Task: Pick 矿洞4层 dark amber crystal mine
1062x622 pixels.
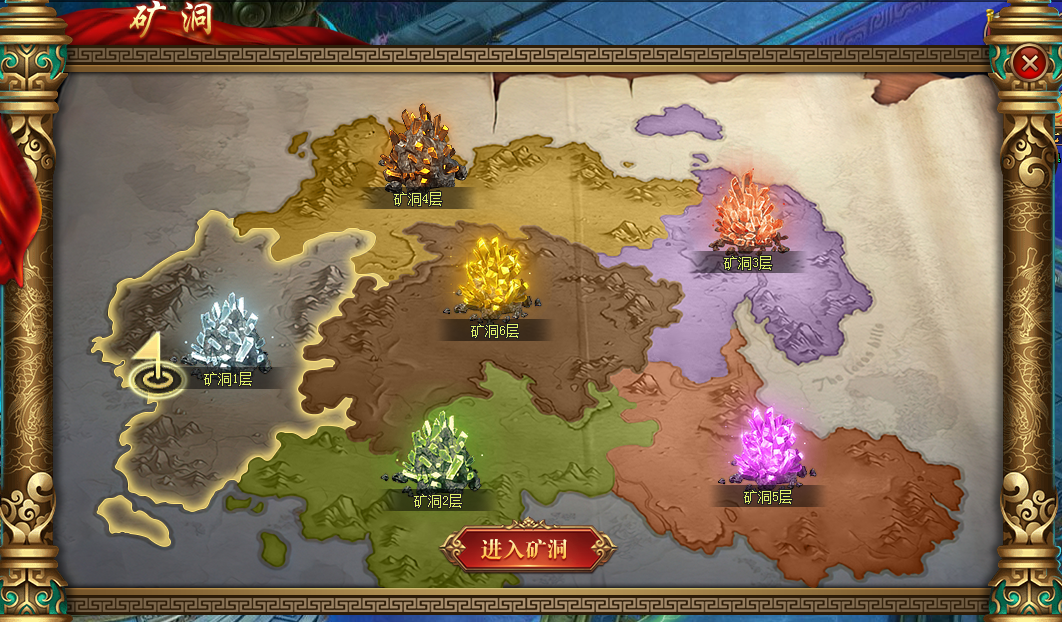Action: pos(419,152)
